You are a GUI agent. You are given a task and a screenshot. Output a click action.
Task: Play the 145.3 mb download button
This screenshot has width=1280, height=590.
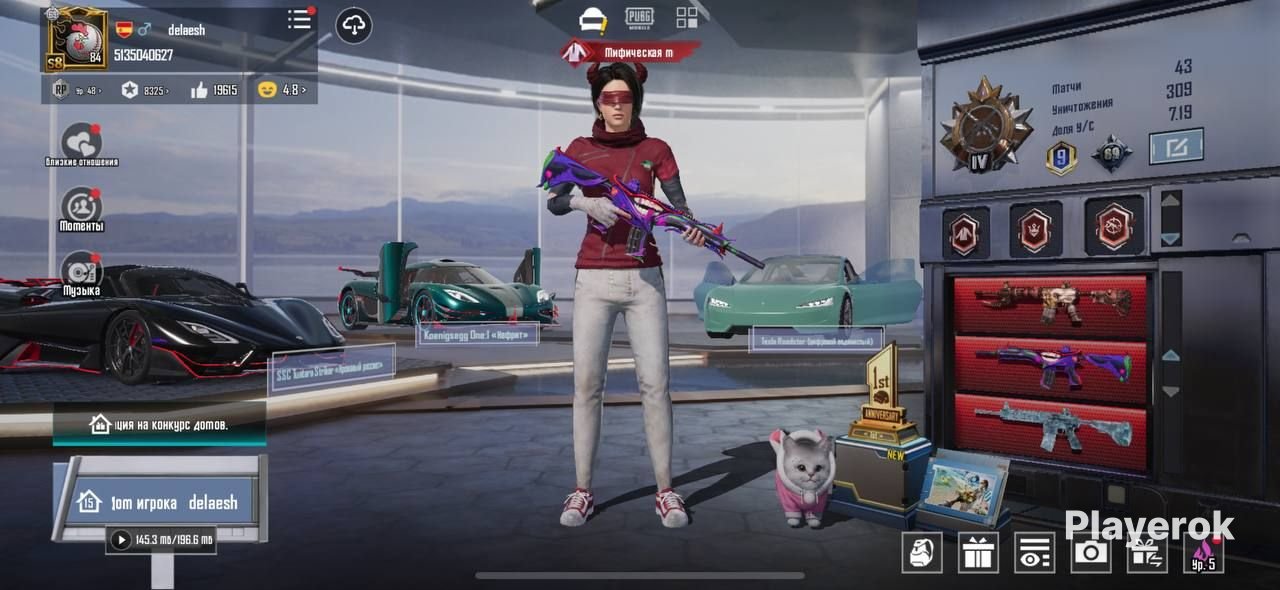(121, 540)
